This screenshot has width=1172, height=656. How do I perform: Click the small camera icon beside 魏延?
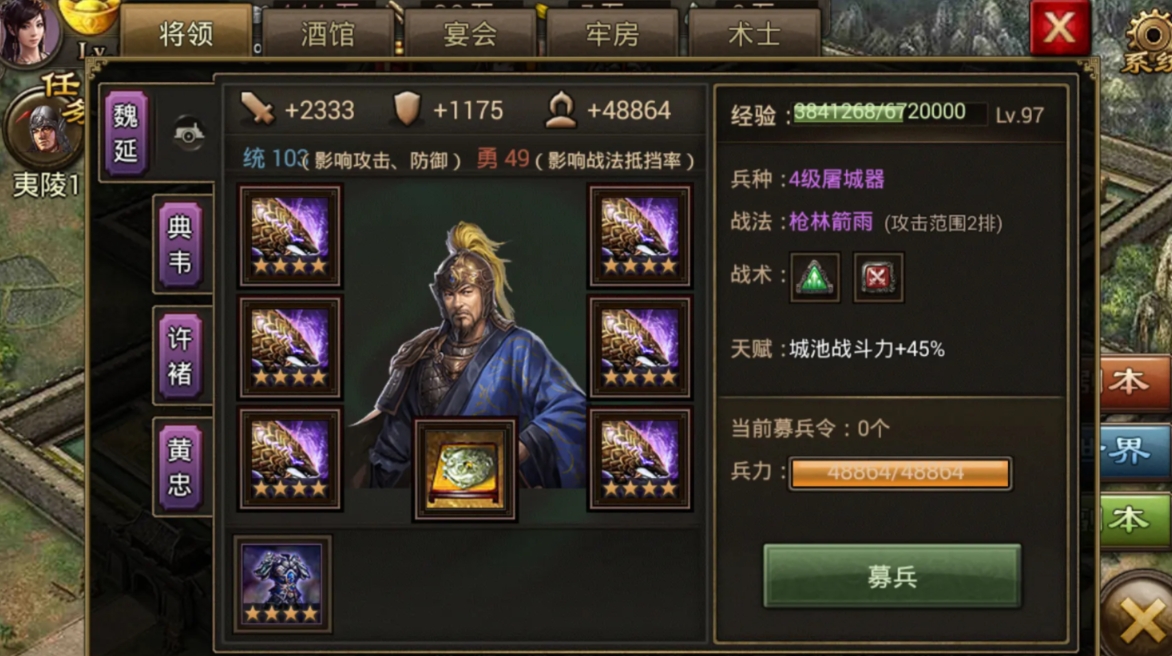(x=189, y=133)
